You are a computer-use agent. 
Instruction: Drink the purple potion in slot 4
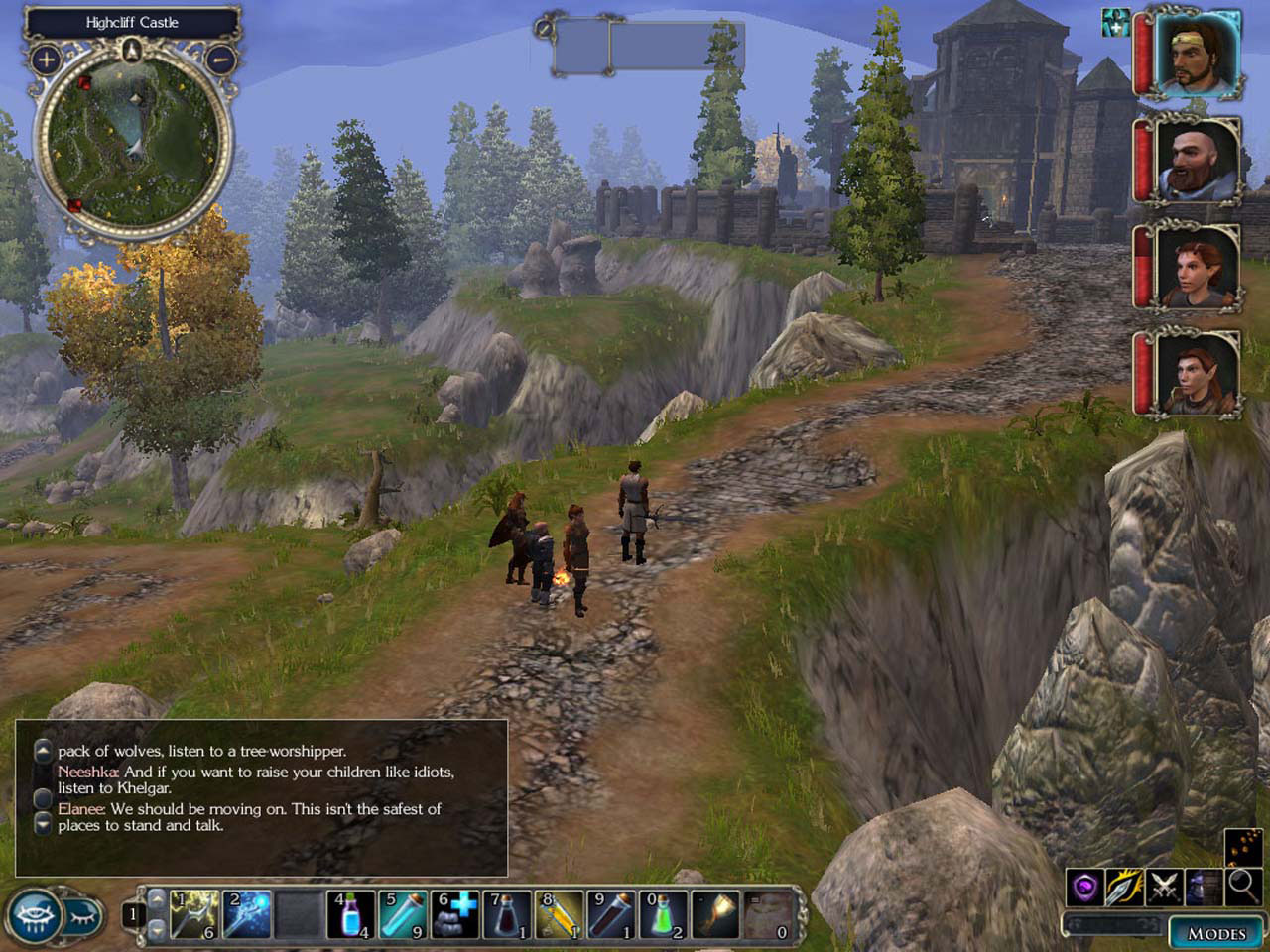point(351,914)
